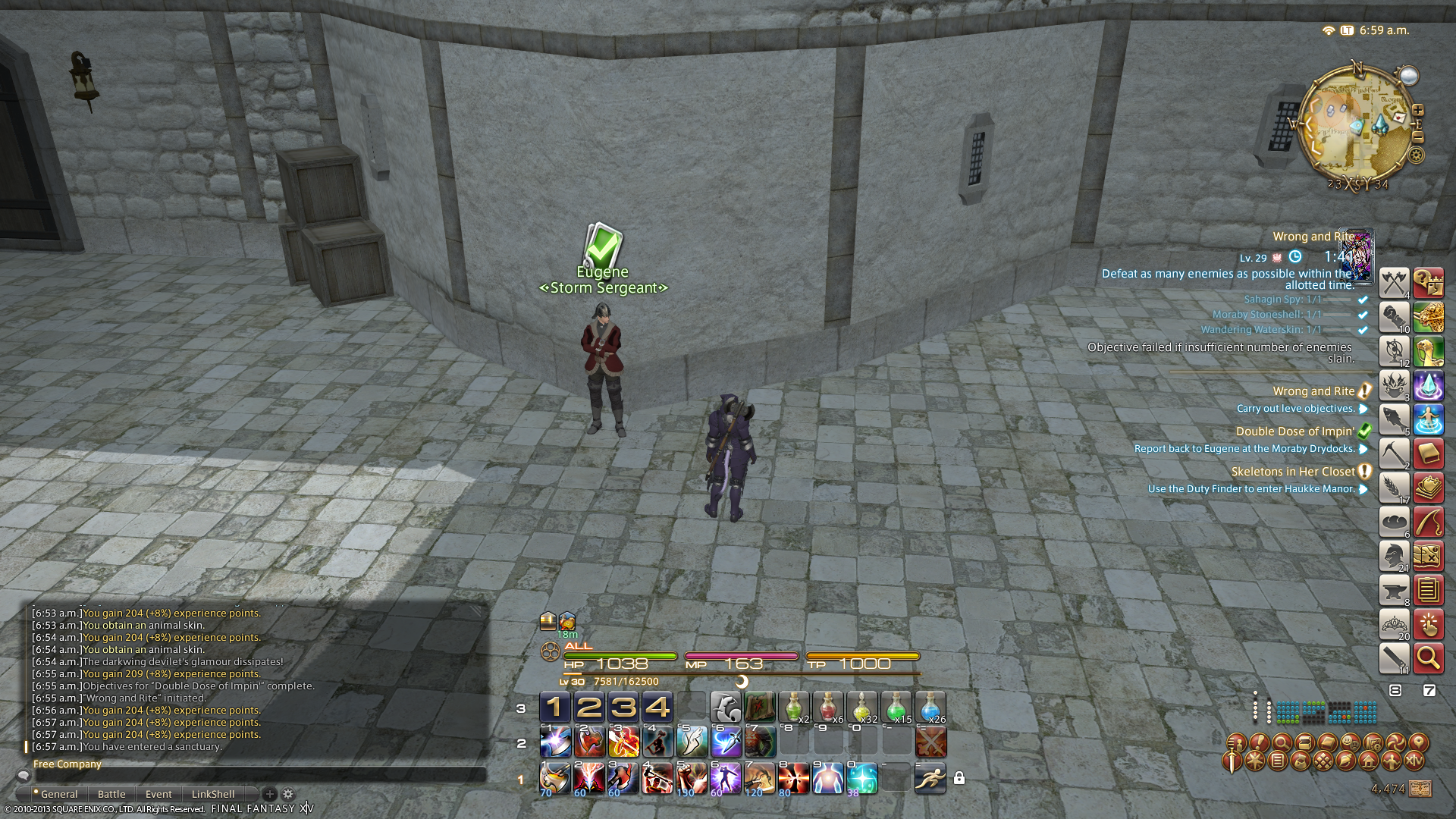Screen dimensions: 1456x819
Task: Use the treasure map icon on hotbar 3
Action: pyautogui.click(x=759, y=708)
